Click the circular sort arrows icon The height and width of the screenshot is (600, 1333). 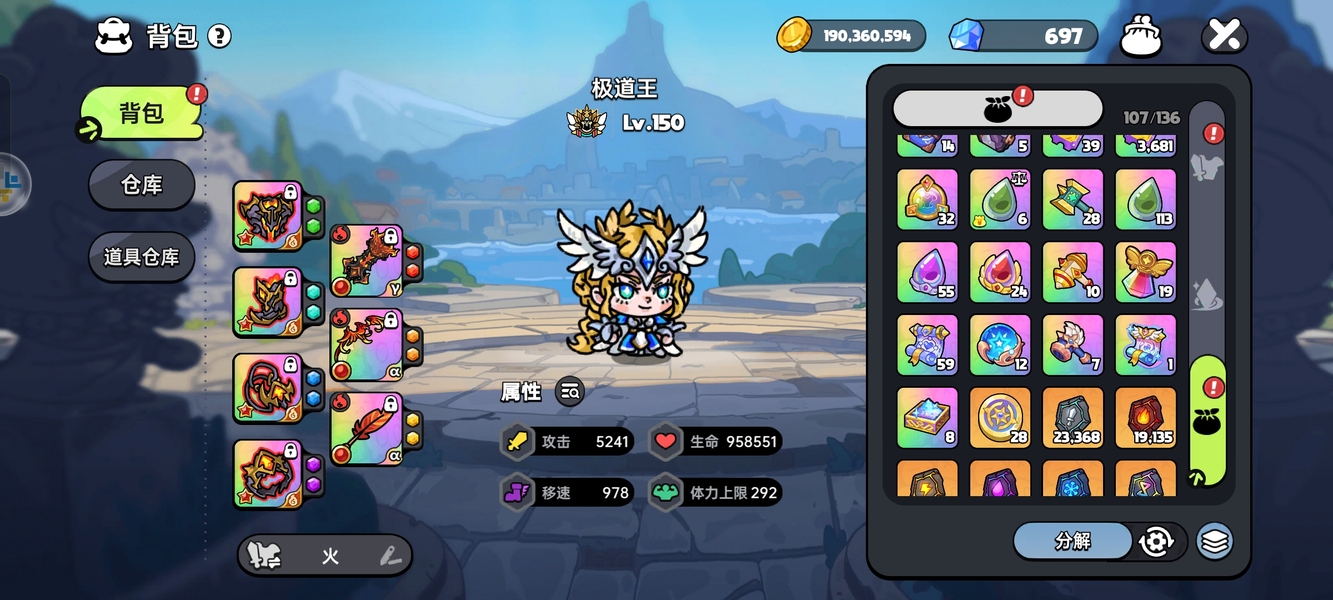1156,541
